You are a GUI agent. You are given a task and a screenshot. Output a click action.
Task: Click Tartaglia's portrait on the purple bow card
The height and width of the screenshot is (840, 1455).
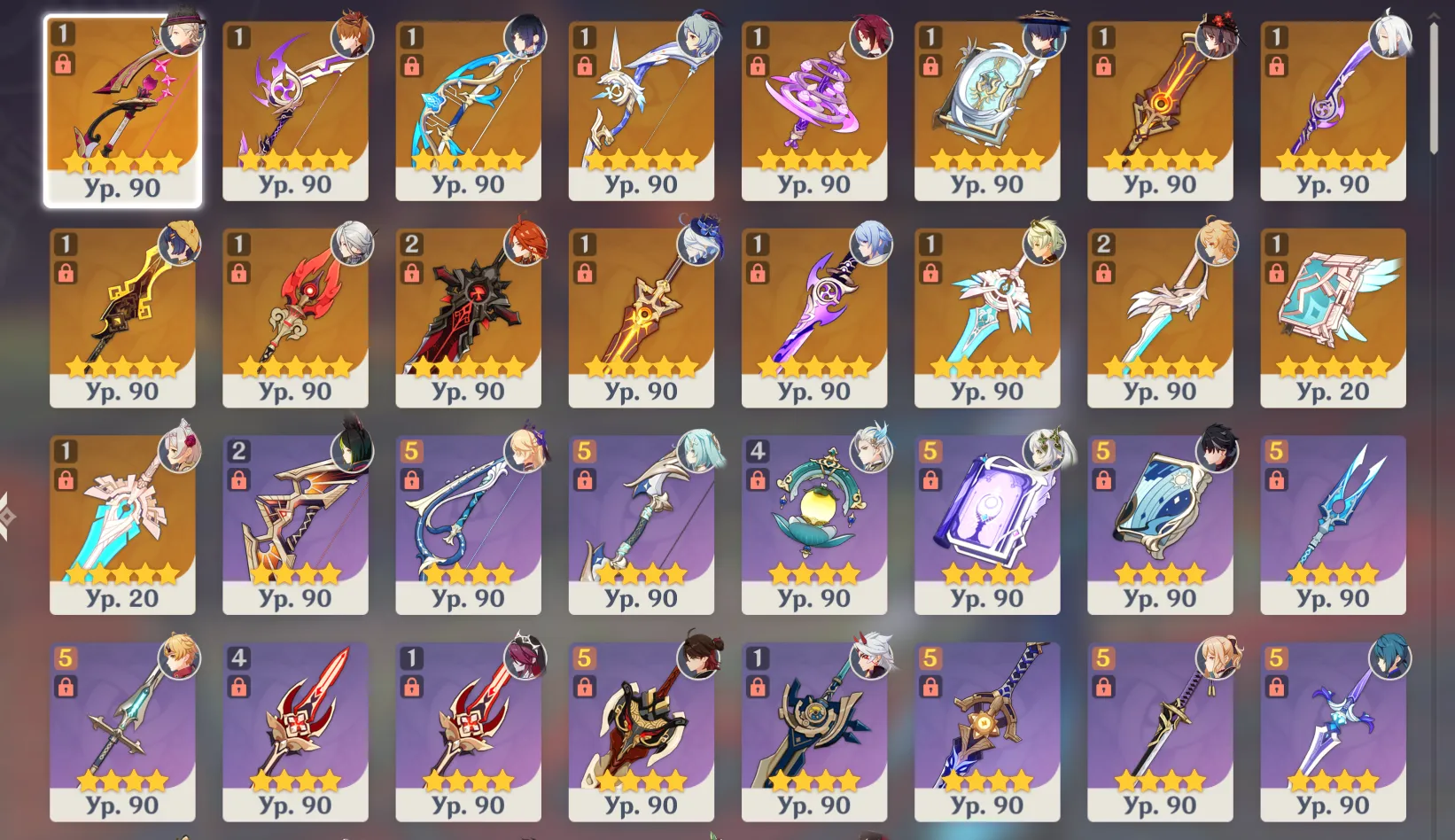tap(353, 37)
